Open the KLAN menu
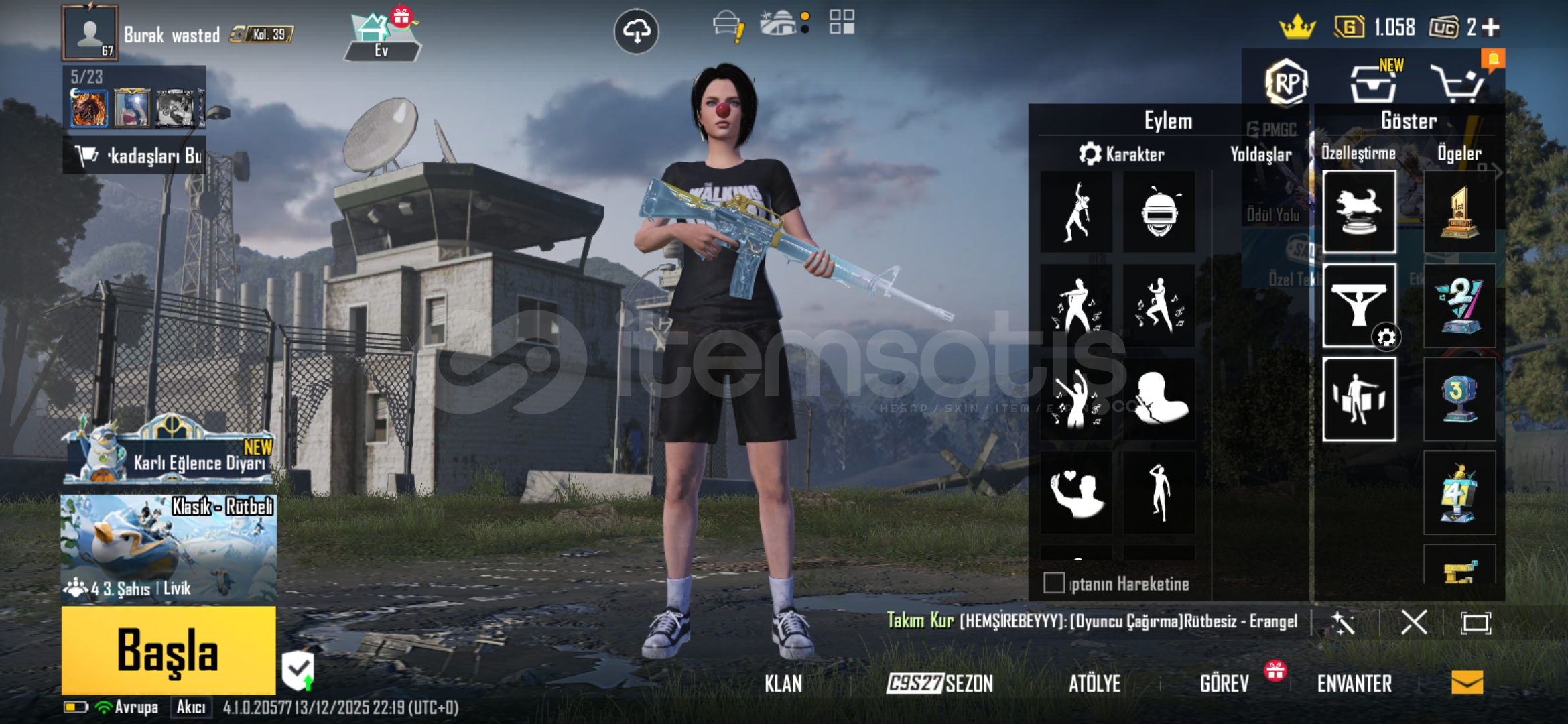Image resolution: width=1568 pixels, height=724 pixels. (783, 684)
